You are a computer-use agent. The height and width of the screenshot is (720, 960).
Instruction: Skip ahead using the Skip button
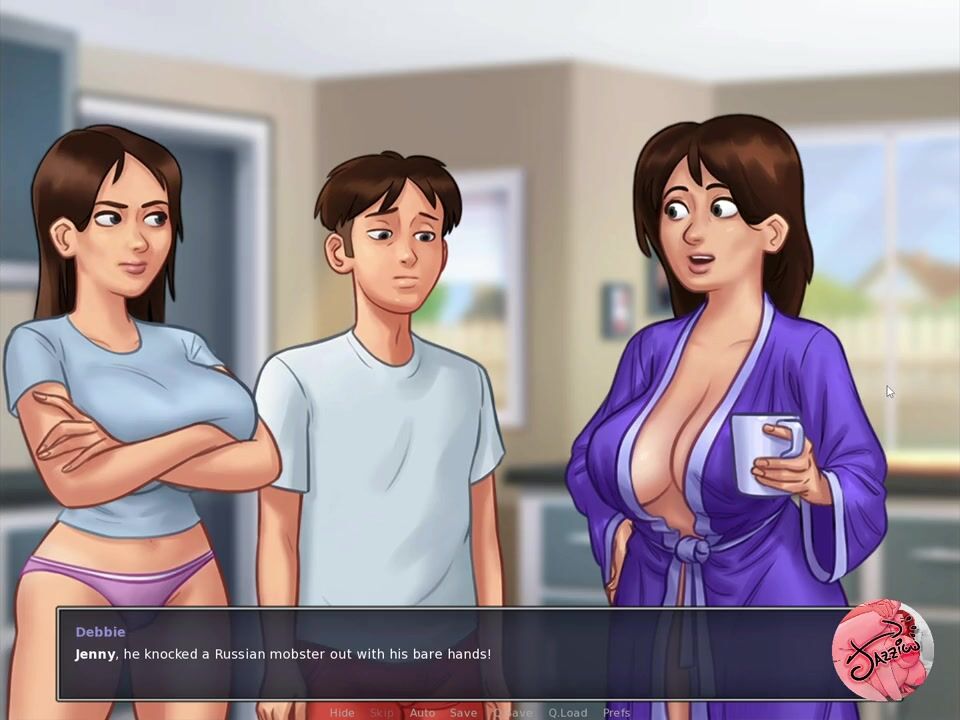point(382,712)
